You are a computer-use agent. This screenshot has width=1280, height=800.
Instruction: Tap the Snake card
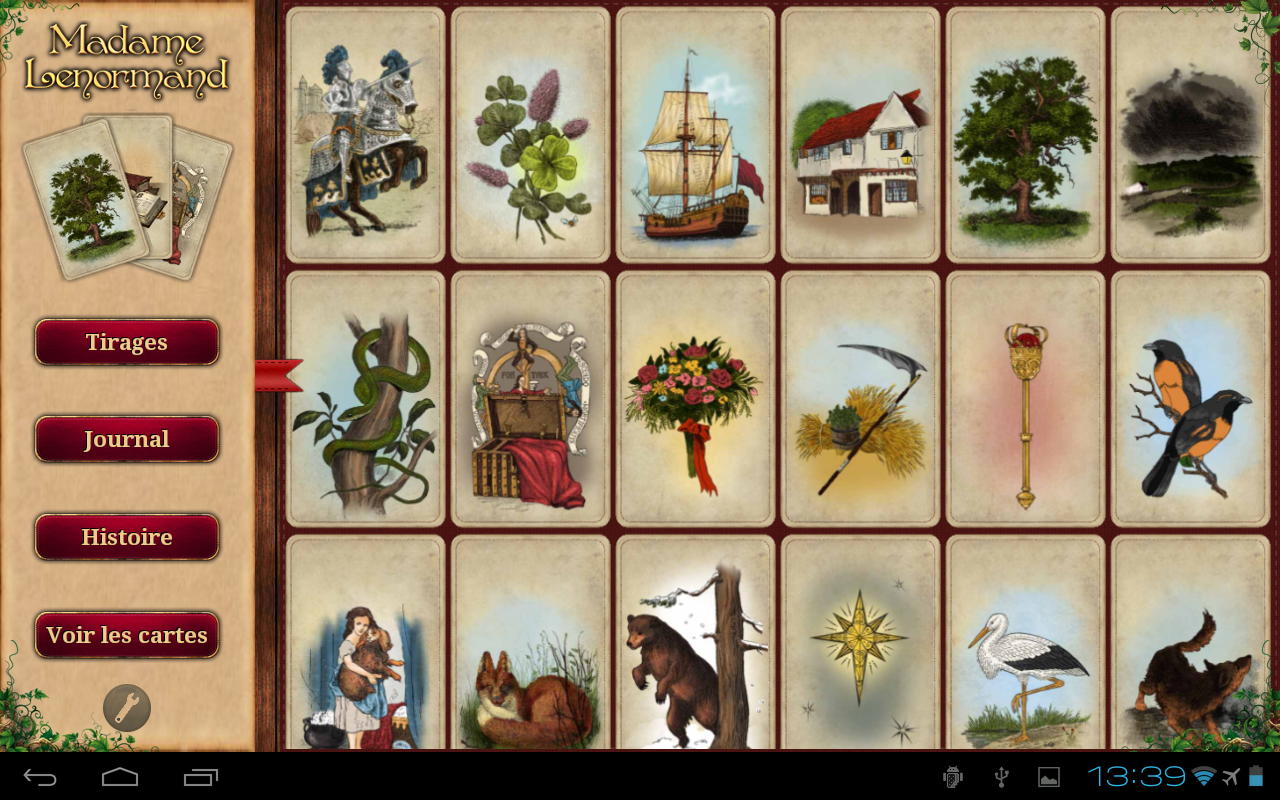click(364, 397)
